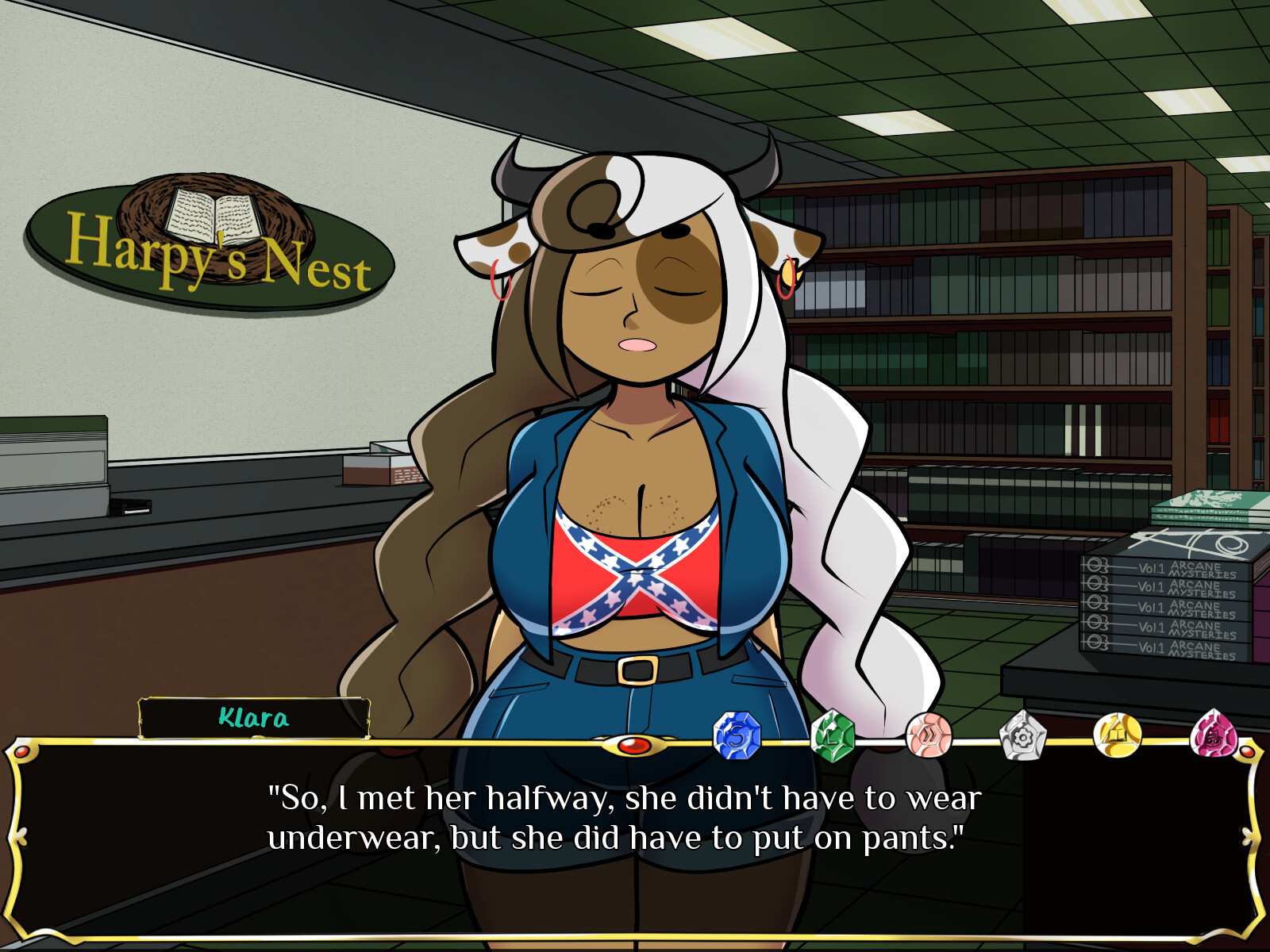Click Klara's golden hoop earring
Screen dimensions: 1270x952
coord(790,274)
